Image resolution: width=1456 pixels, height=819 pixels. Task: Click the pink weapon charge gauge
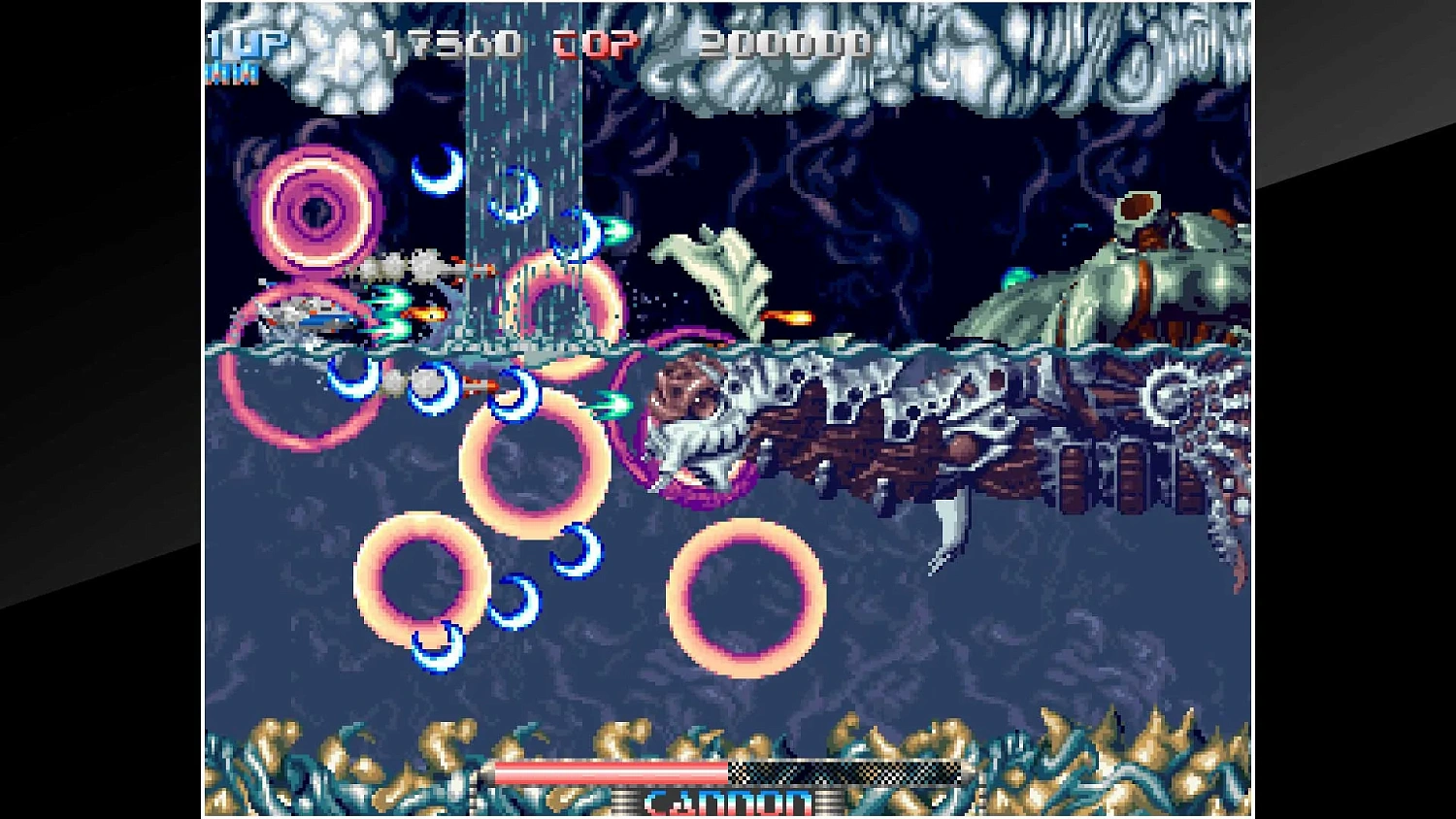click(x=612, y=771)
